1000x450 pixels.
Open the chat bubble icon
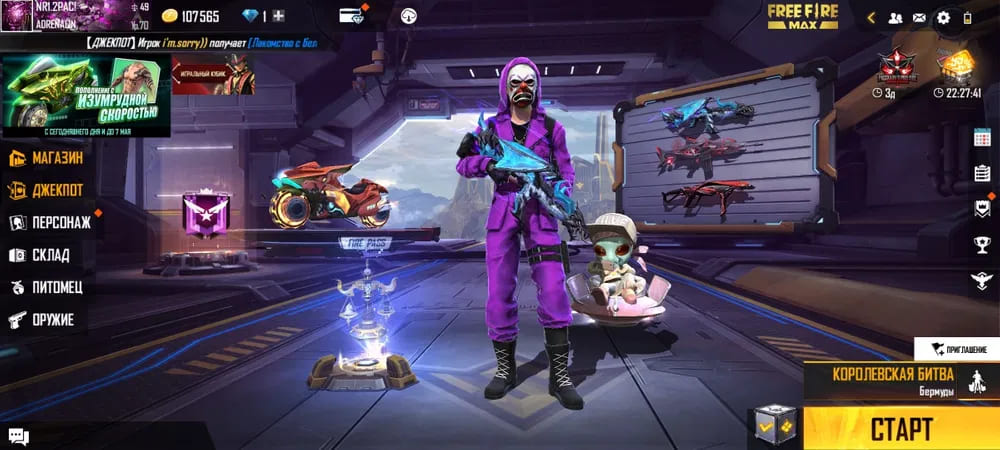tap(18, 435)
